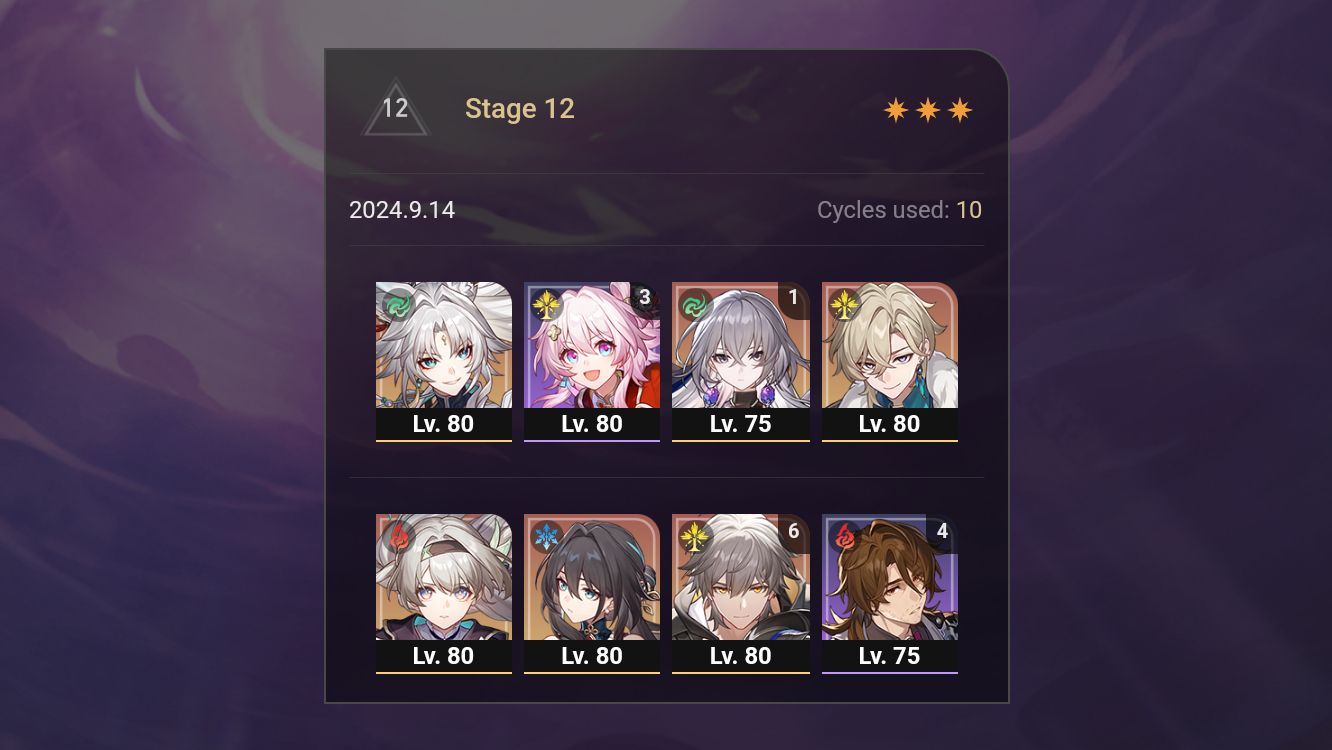
Task: Click the Cycles used value 10
Action: pos(970,210)
